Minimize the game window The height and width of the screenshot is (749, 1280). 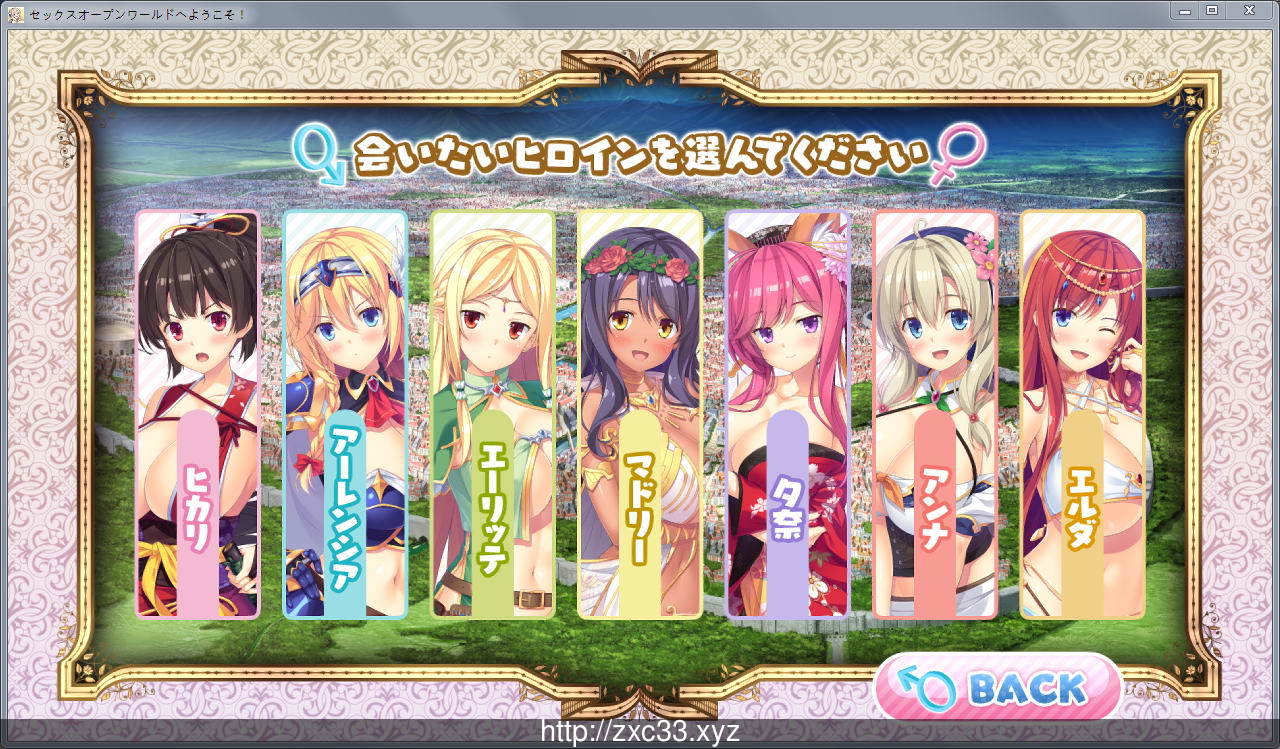point(1185,10)
